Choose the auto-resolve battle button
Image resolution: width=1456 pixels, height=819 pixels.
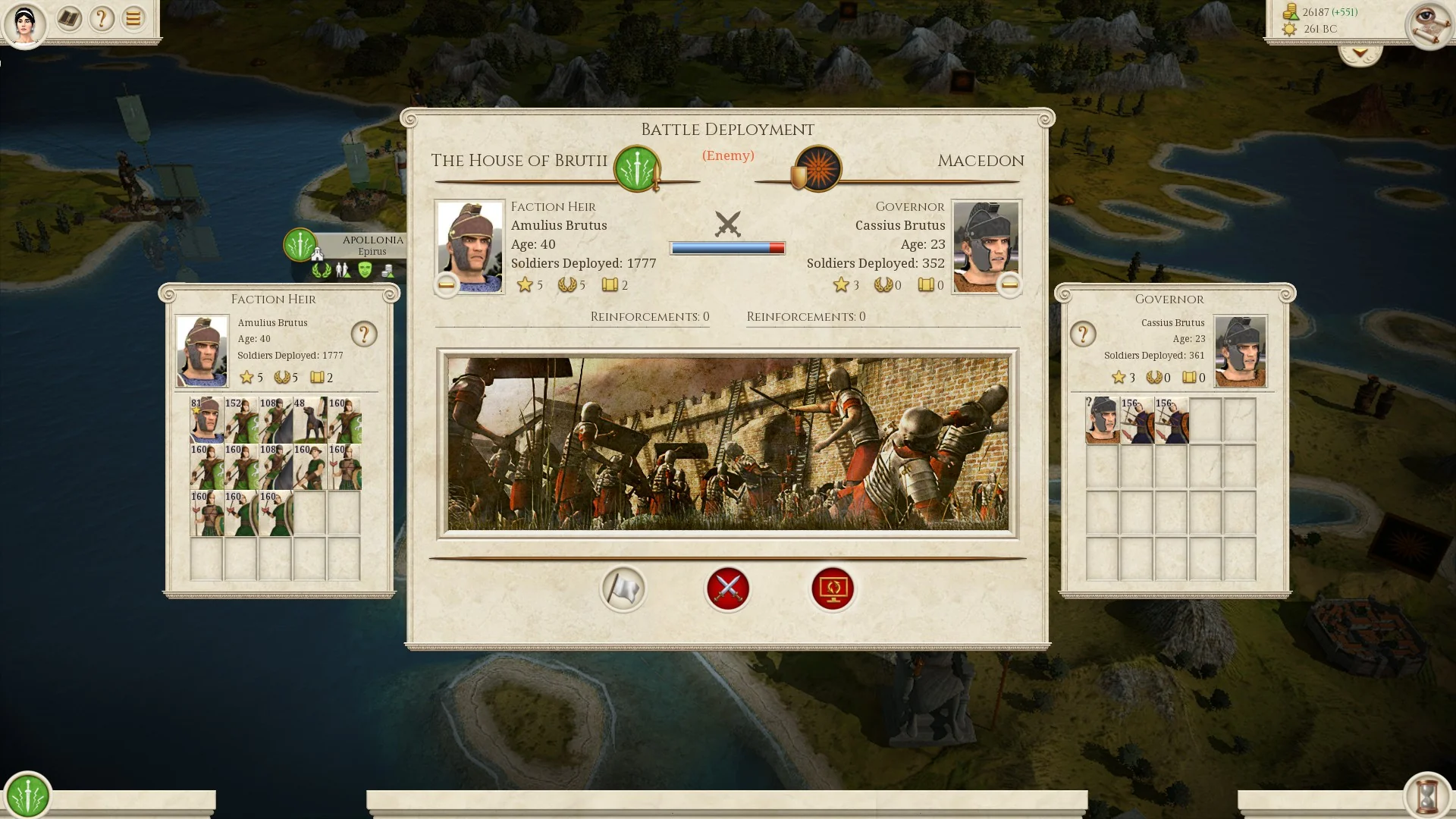click(833, 588)
